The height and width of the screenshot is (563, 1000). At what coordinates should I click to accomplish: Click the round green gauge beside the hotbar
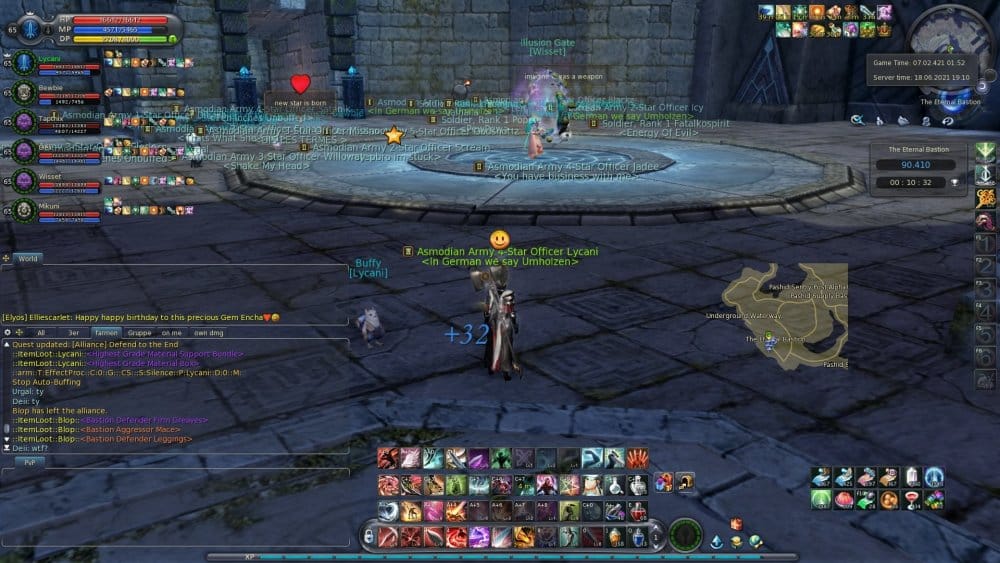[x=685, y=534]
